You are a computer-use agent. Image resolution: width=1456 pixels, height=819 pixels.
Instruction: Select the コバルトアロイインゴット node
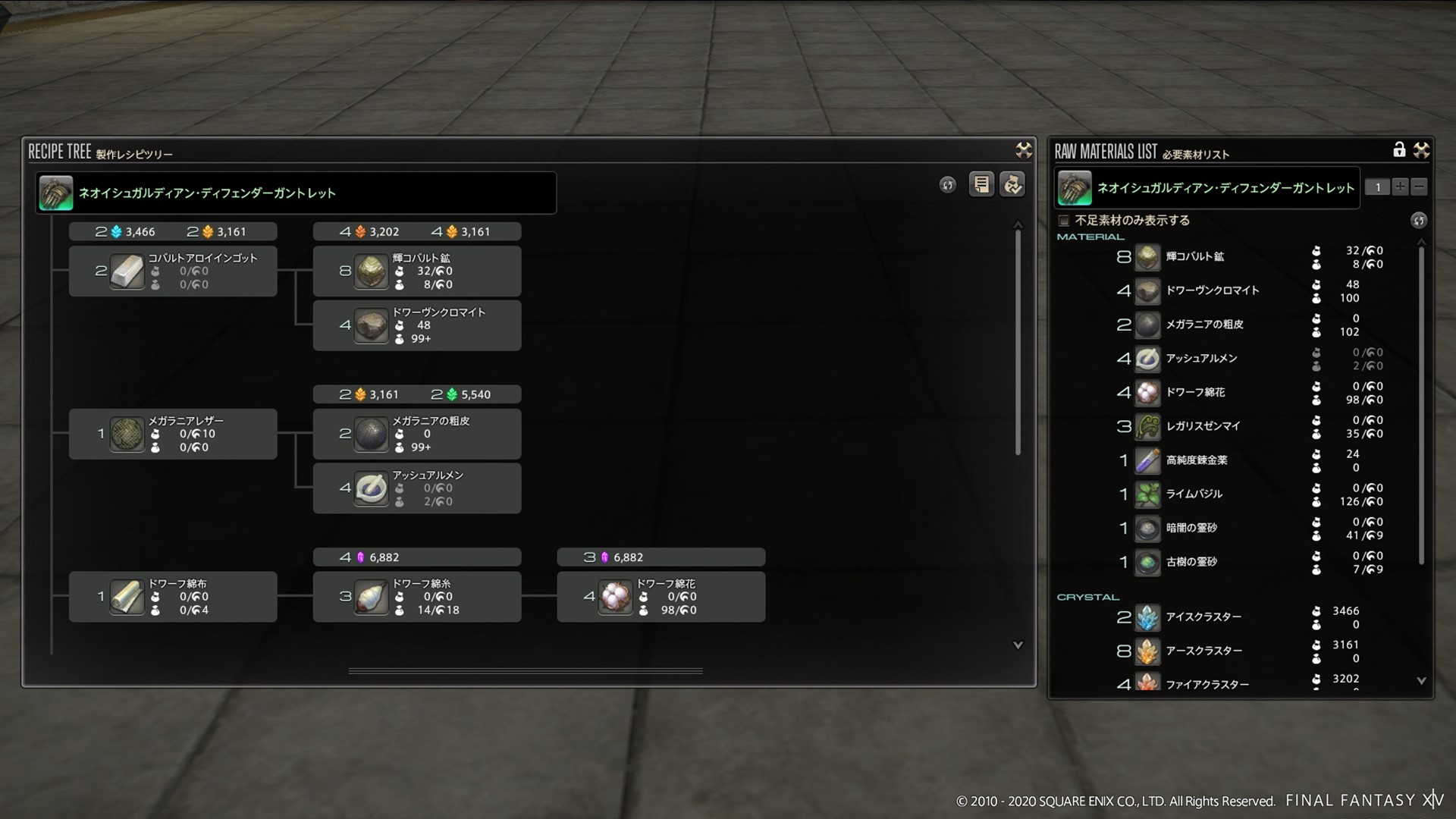pos(173,271)
